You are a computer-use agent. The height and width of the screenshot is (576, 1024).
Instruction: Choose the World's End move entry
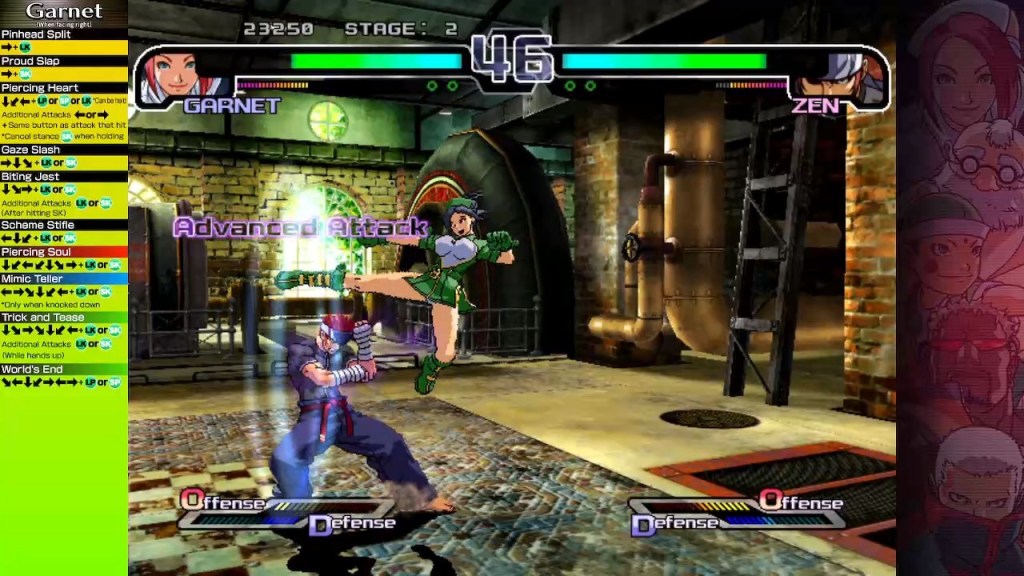[x=32, y=369]
